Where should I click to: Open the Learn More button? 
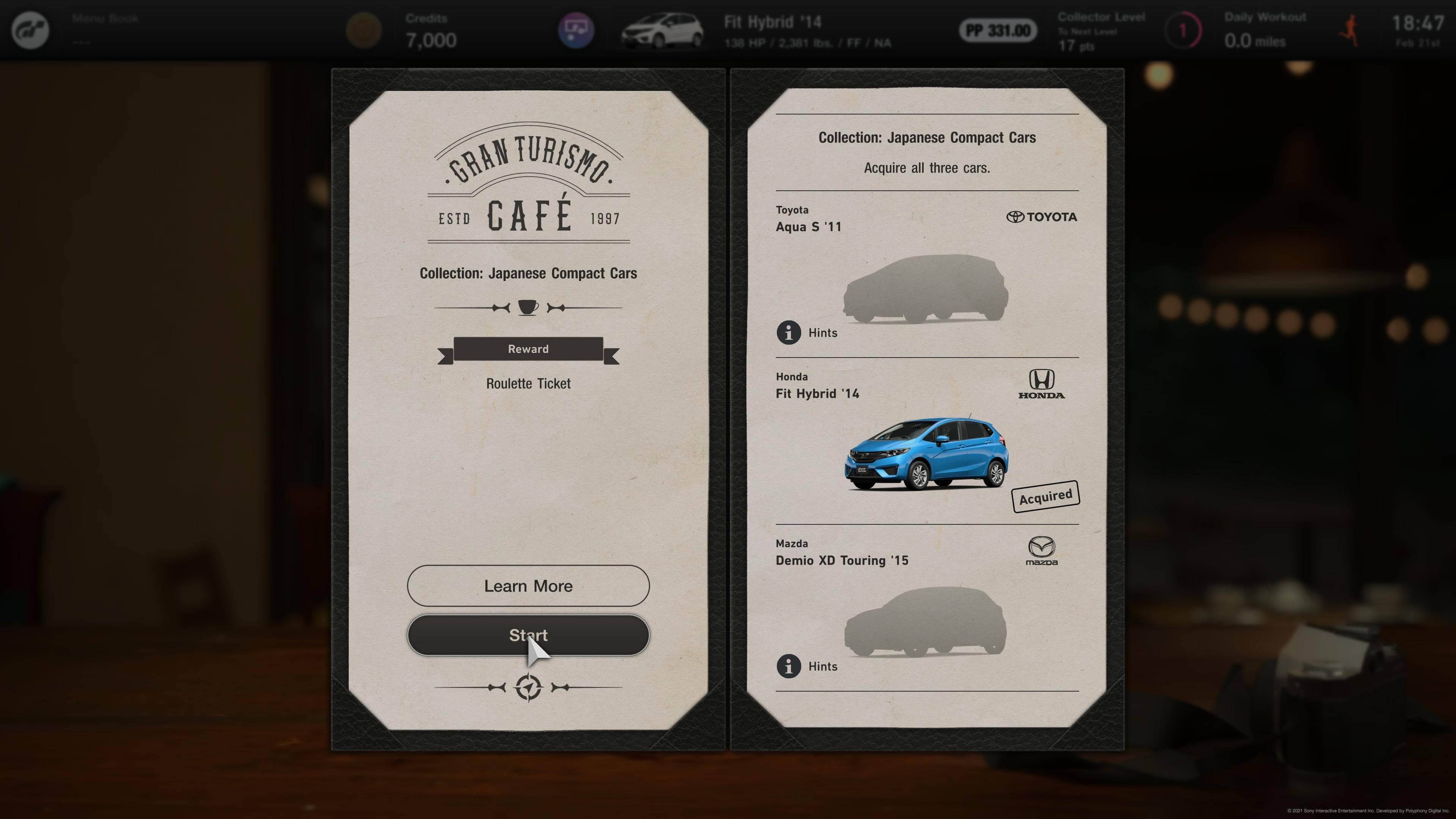(528, 585)
